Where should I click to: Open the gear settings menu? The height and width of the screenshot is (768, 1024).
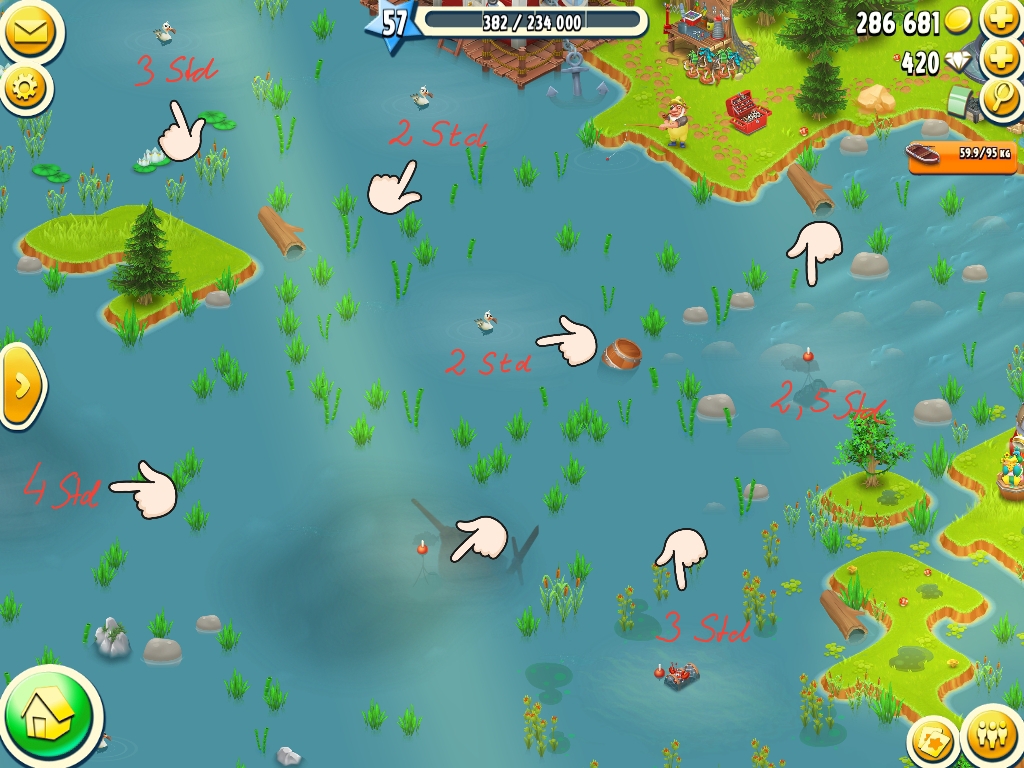pos(25,89)
